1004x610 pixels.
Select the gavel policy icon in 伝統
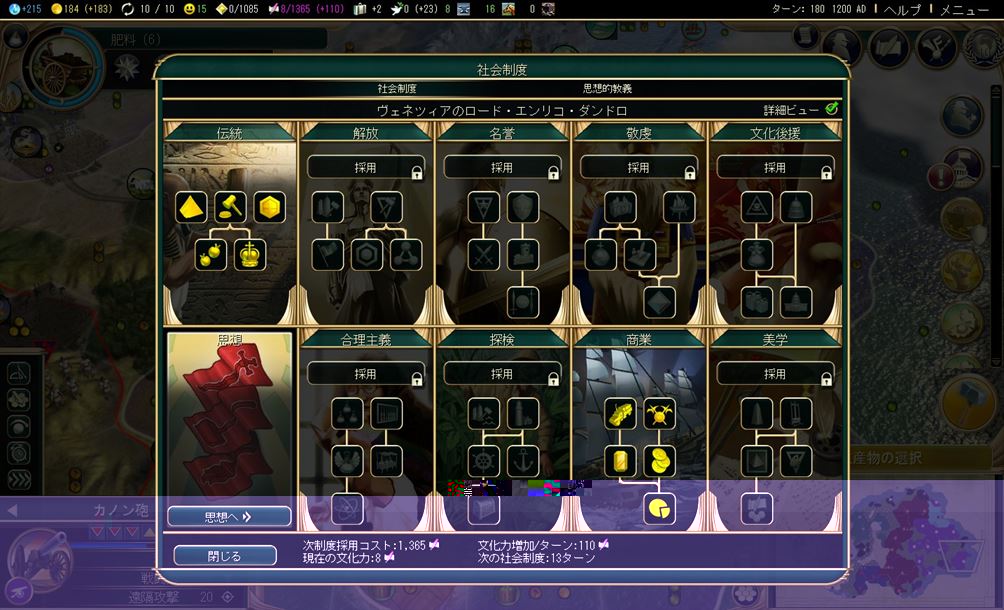pyautogui.click(x=232, y=207)
